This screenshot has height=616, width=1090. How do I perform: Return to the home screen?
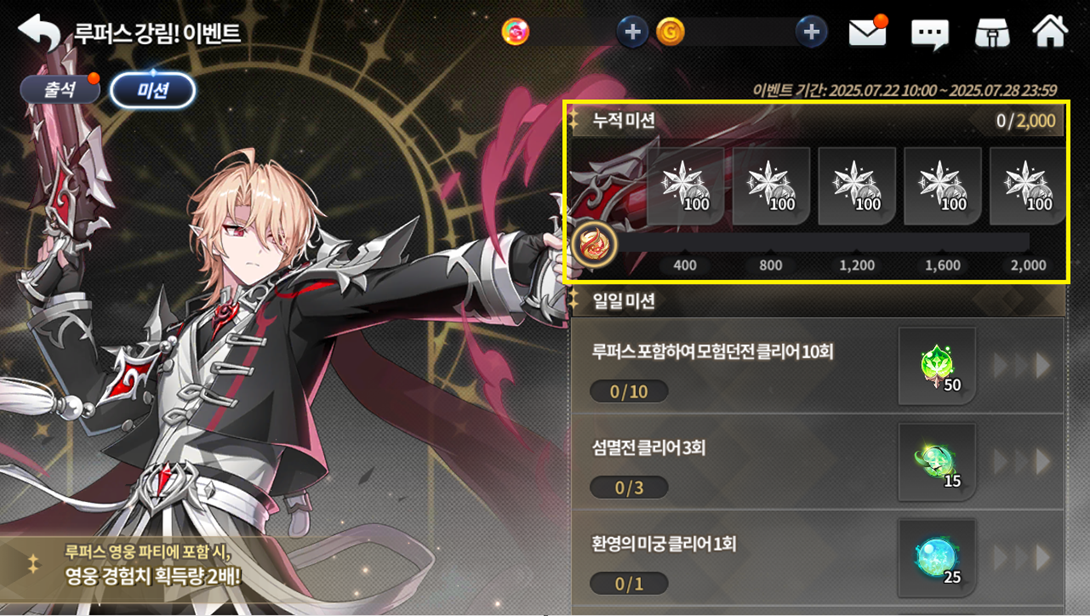pyautogui.click(x=1050, y=32)
